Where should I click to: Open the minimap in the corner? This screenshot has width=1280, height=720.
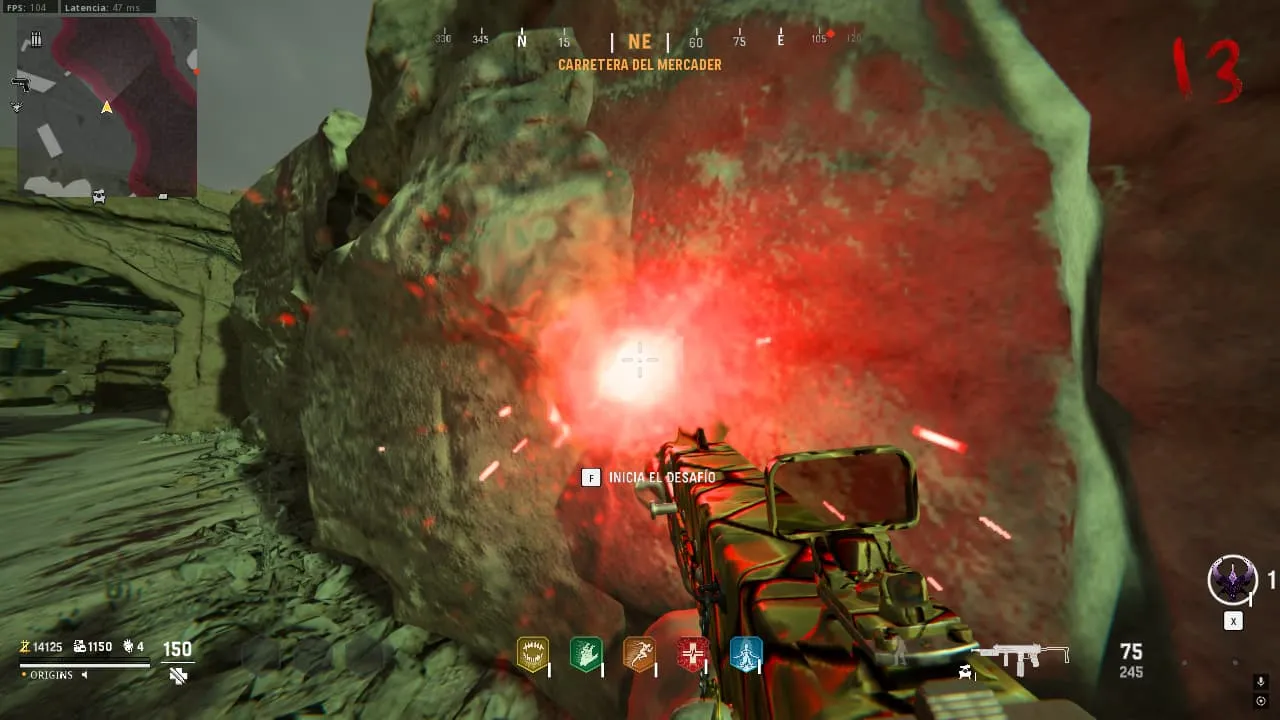coord(107,106)
